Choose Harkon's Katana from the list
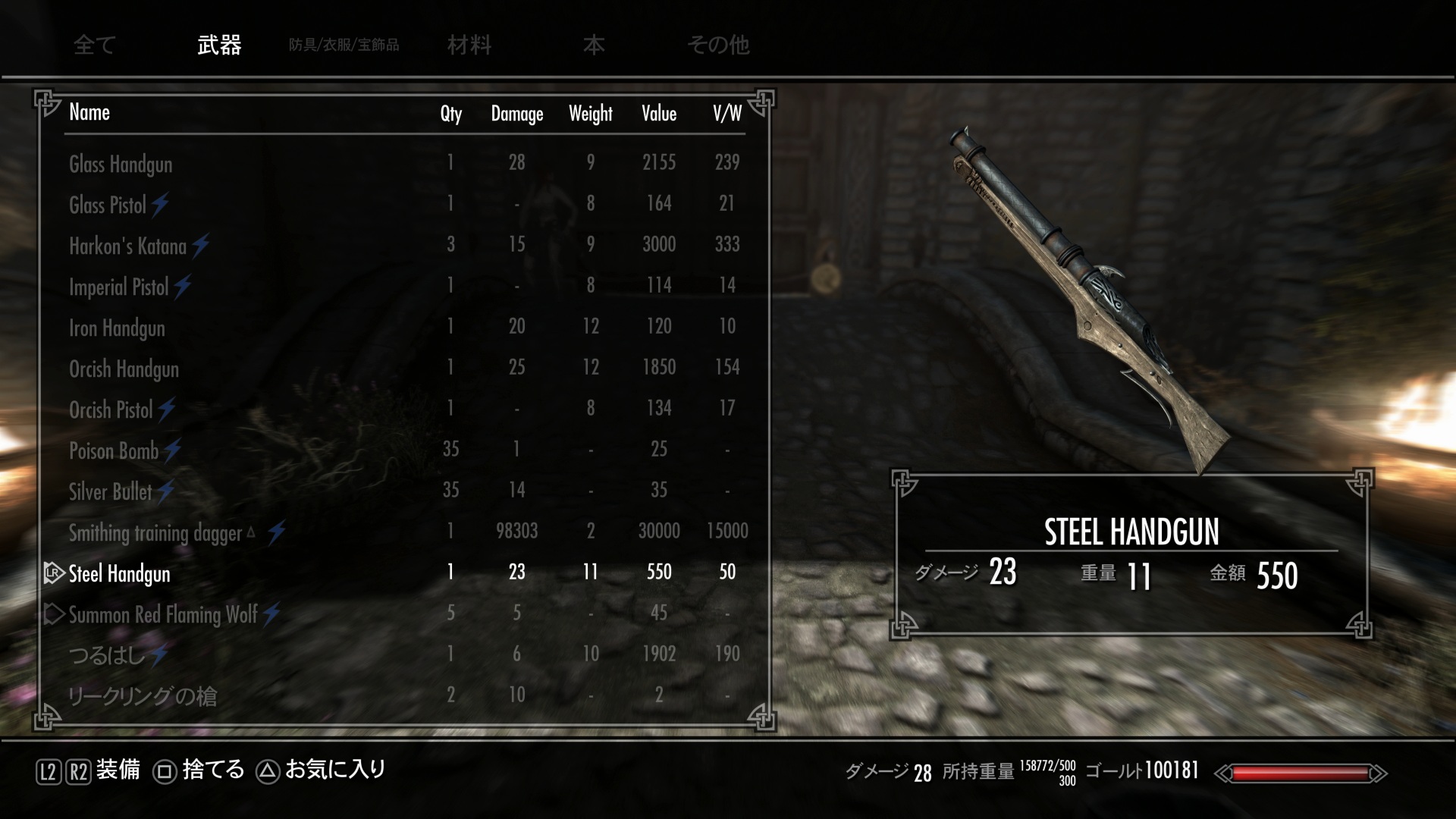This screenshot has width=1456, height=819. [127, 246]
